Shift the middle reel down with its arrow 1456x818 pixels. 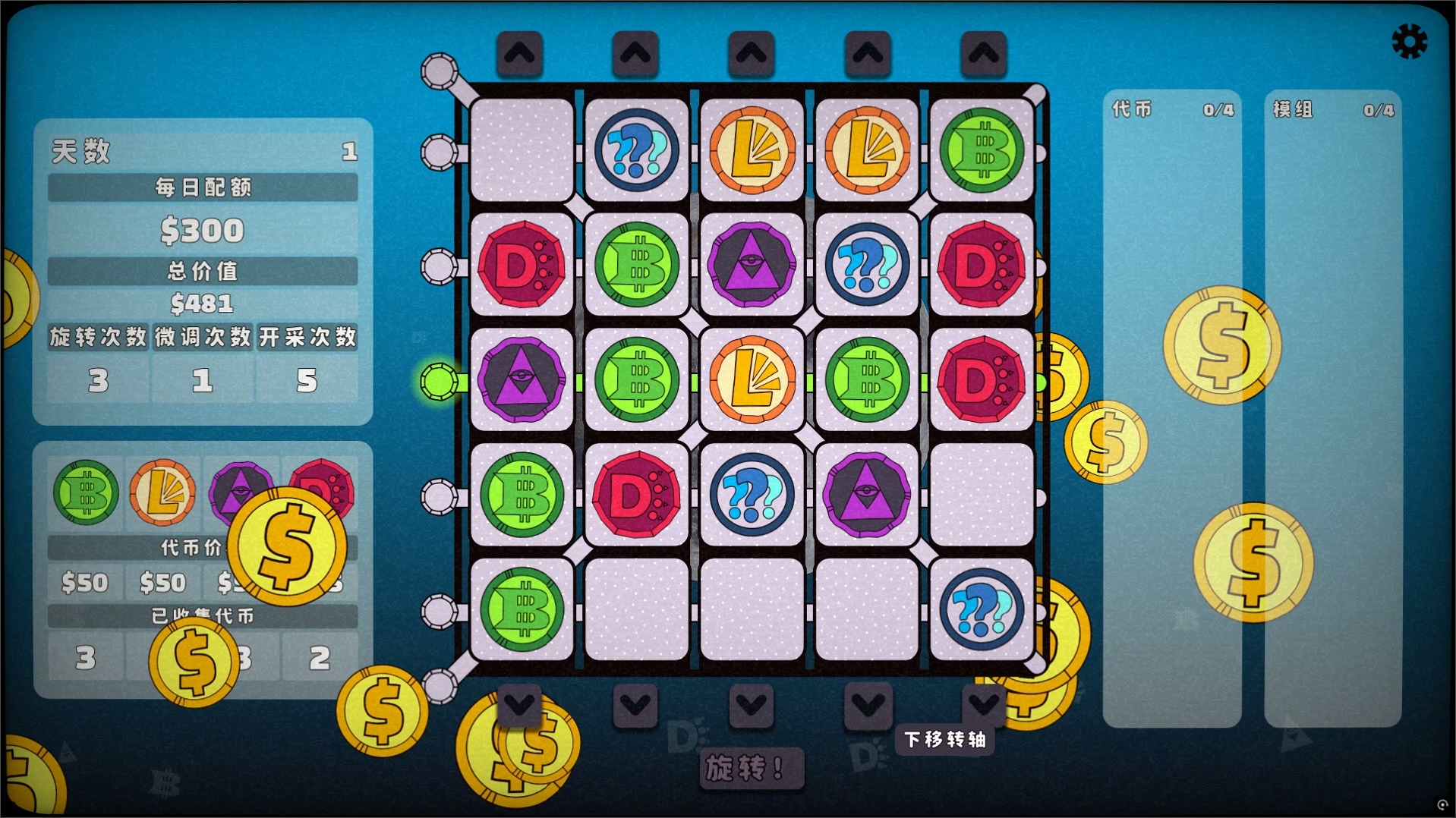[x=752, y=704]
